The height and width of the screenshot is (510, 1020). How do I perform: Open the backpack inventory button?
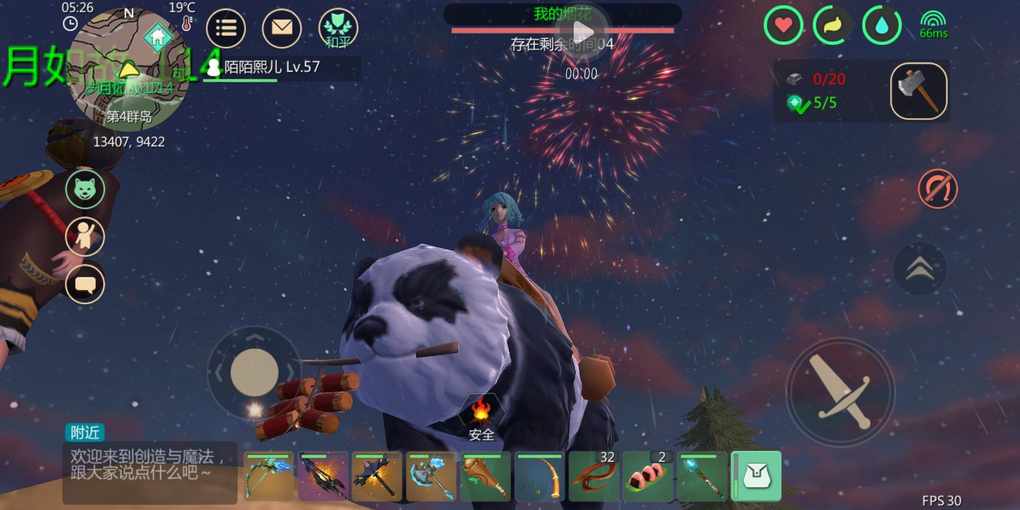click(756, 476)
